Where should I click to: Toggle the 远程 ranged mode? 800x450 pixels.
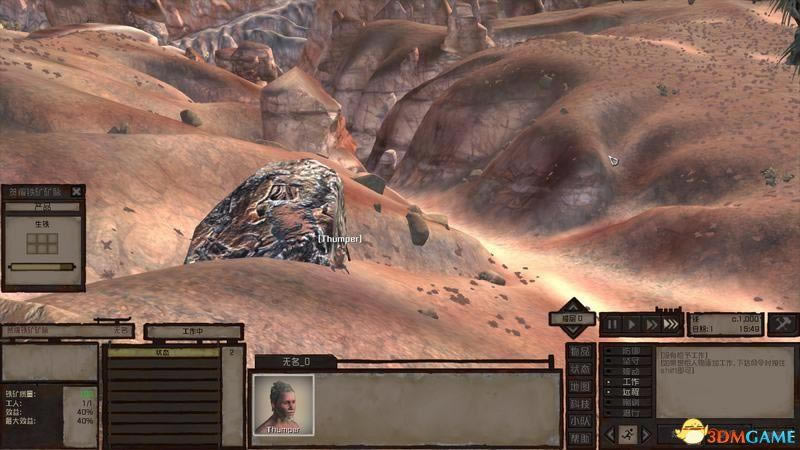point(629,392)
